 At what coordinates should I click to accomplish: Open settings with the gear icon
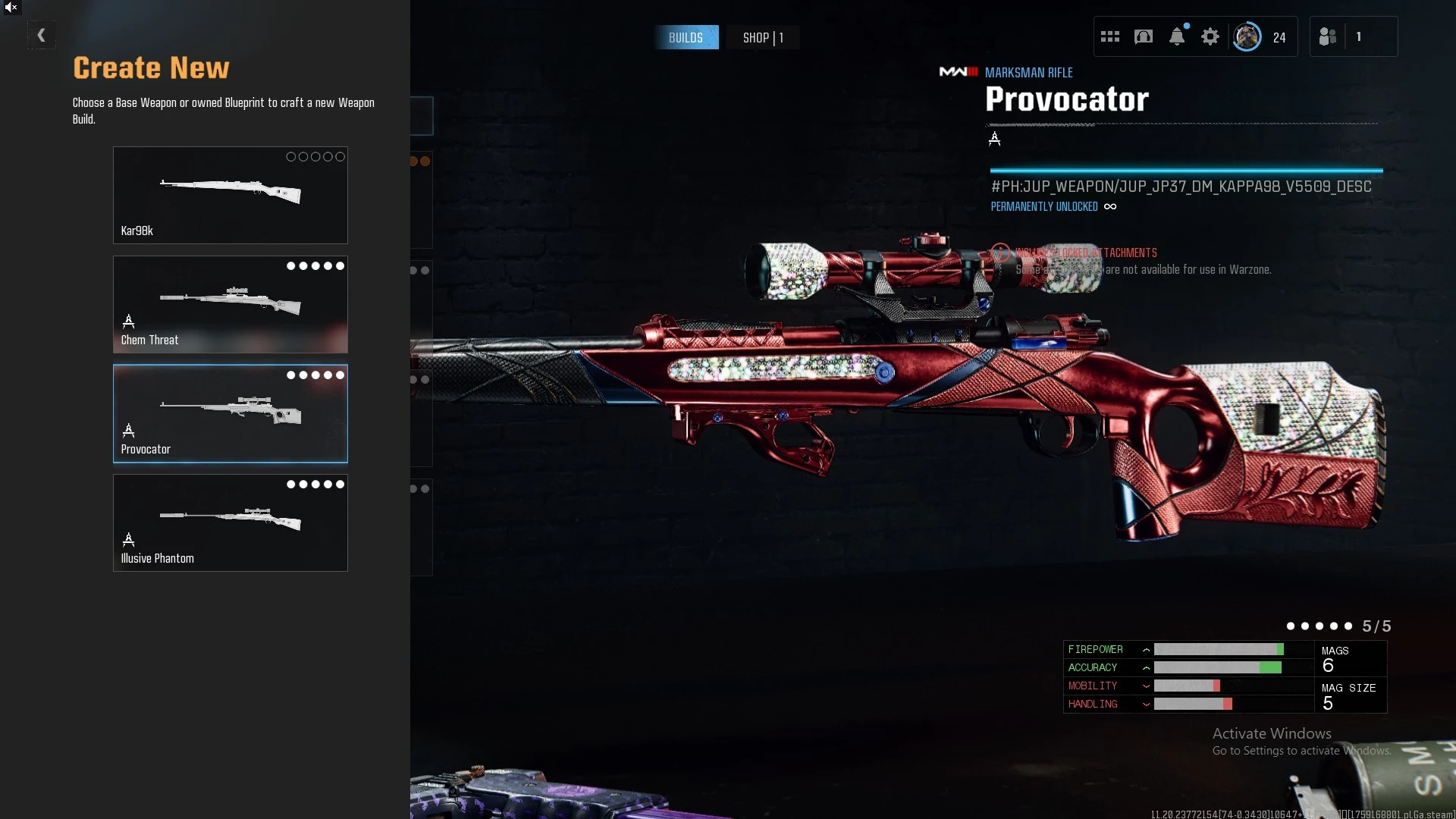[x=1210, y=36]
